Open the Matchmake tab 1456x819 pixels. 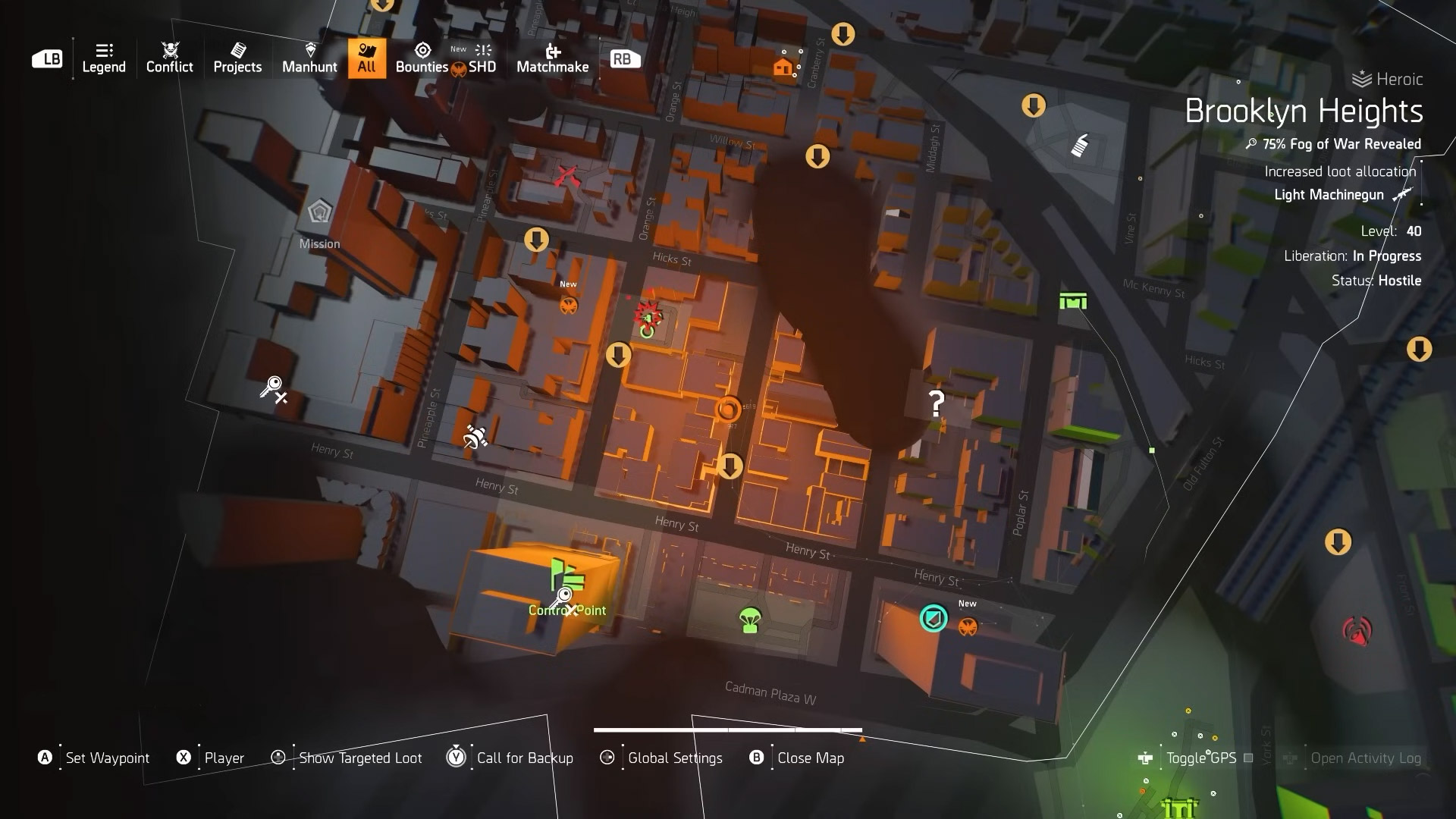click(x=552, y=58)
